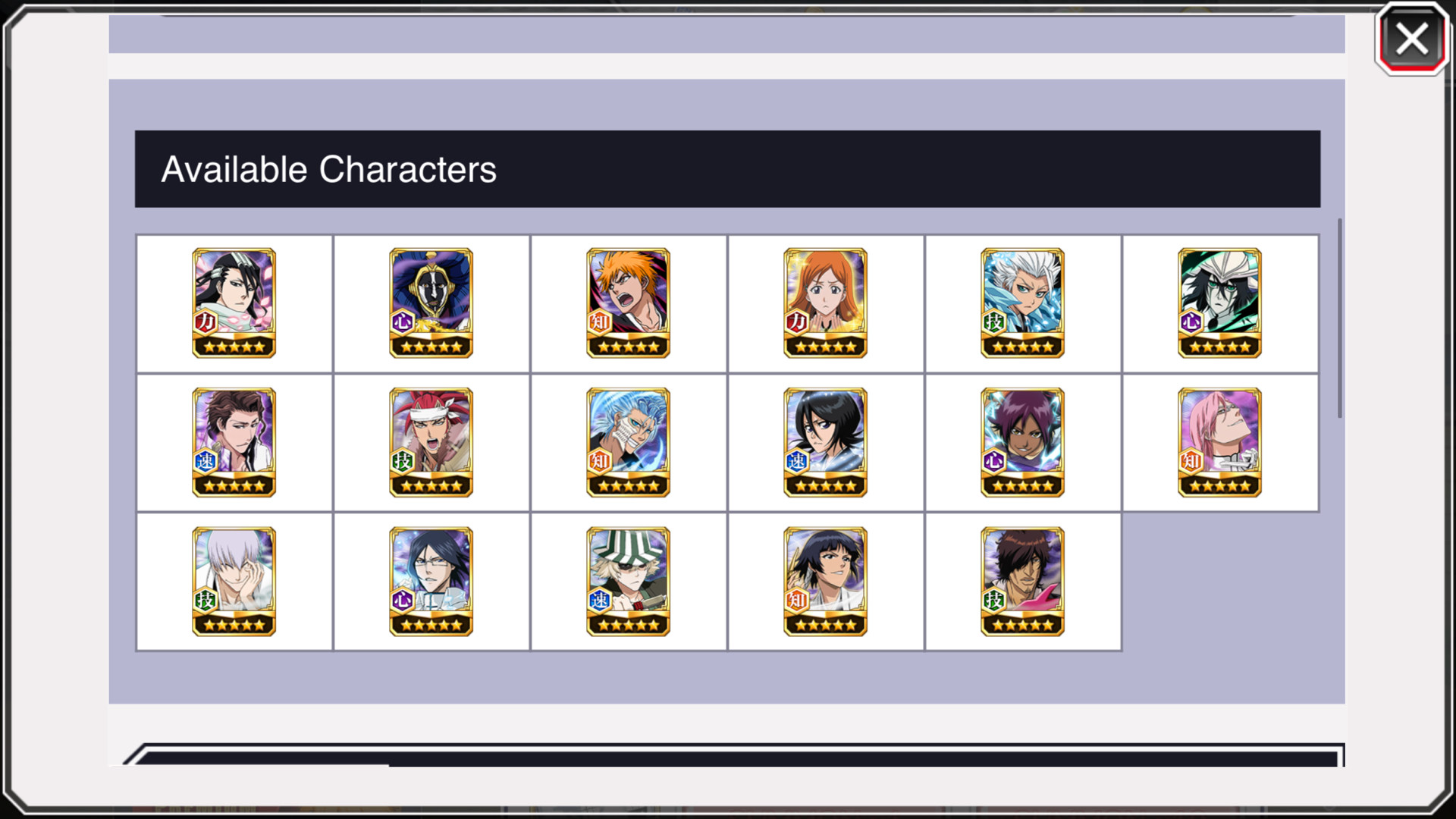Select the Byakuya Kuchiki character card
This screenshot has width=1456, height=819.
point(234,302)
